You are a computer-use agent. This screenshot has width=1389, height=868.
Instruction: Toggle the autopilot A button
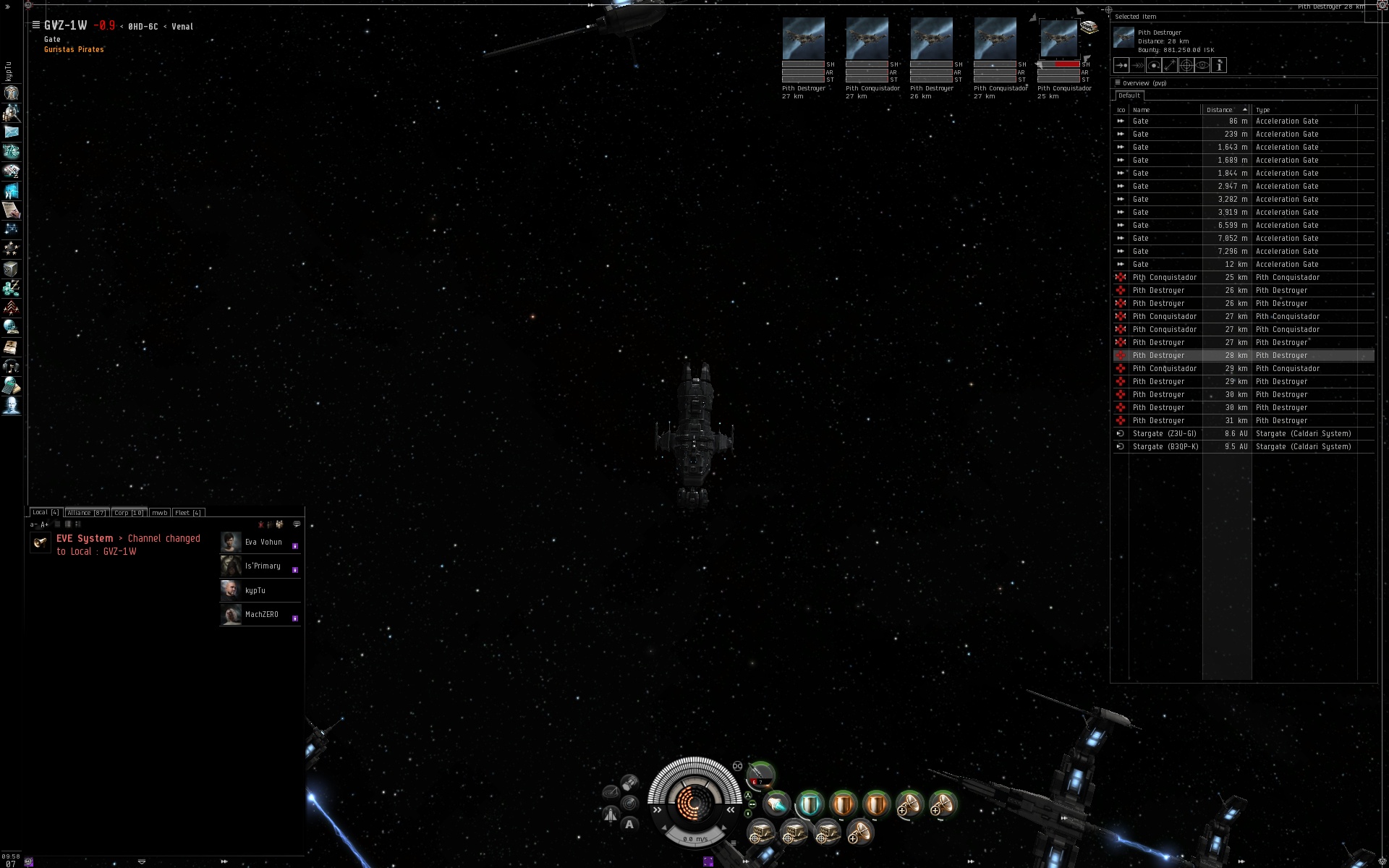click(x=629, y=824)
